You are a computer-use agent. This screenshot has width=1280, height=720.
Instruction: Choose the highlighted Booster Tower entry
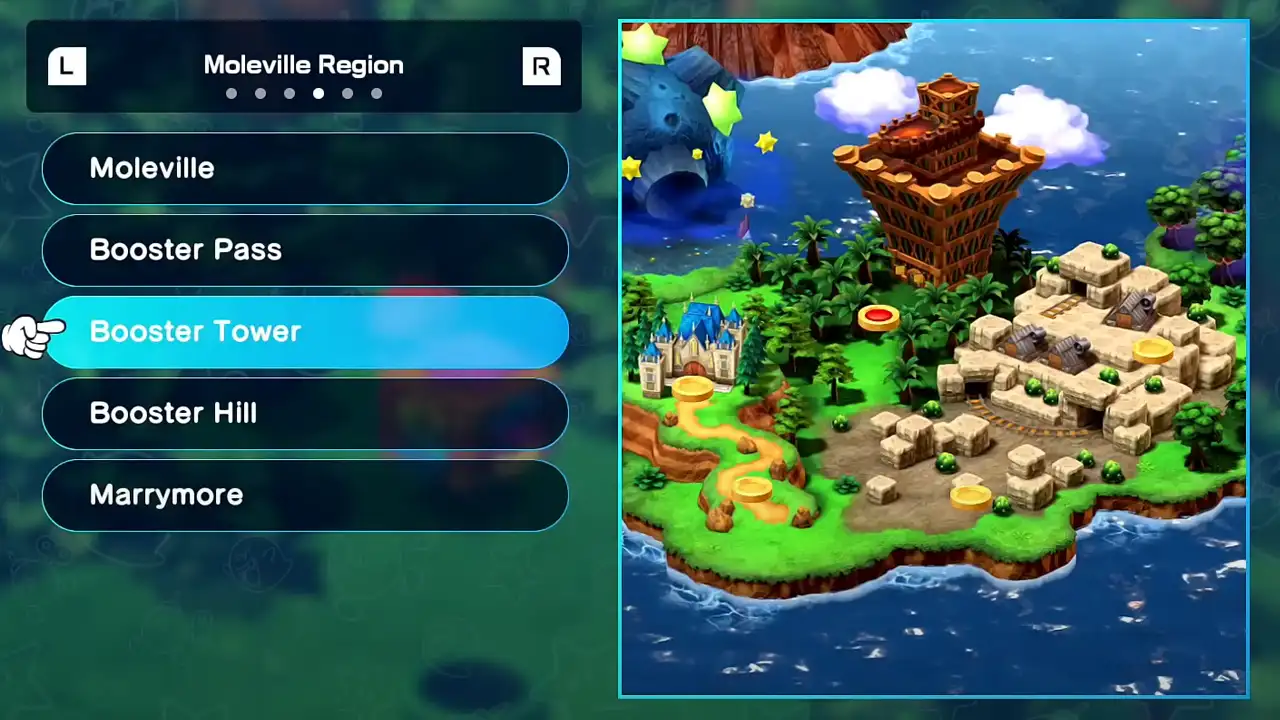point(305,331)
